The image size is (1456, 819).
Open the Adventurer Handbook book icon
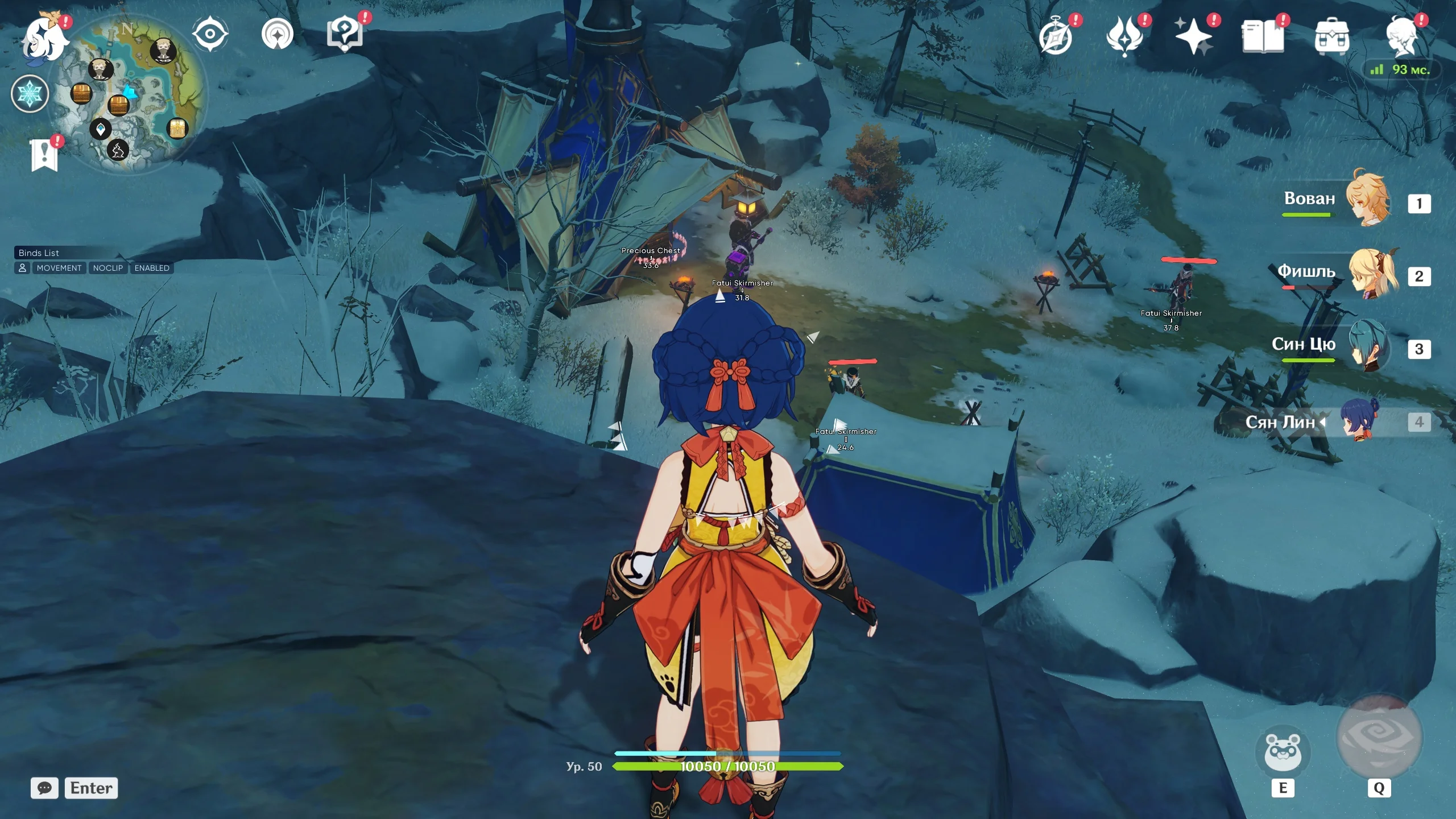(x=1263, y=38)
